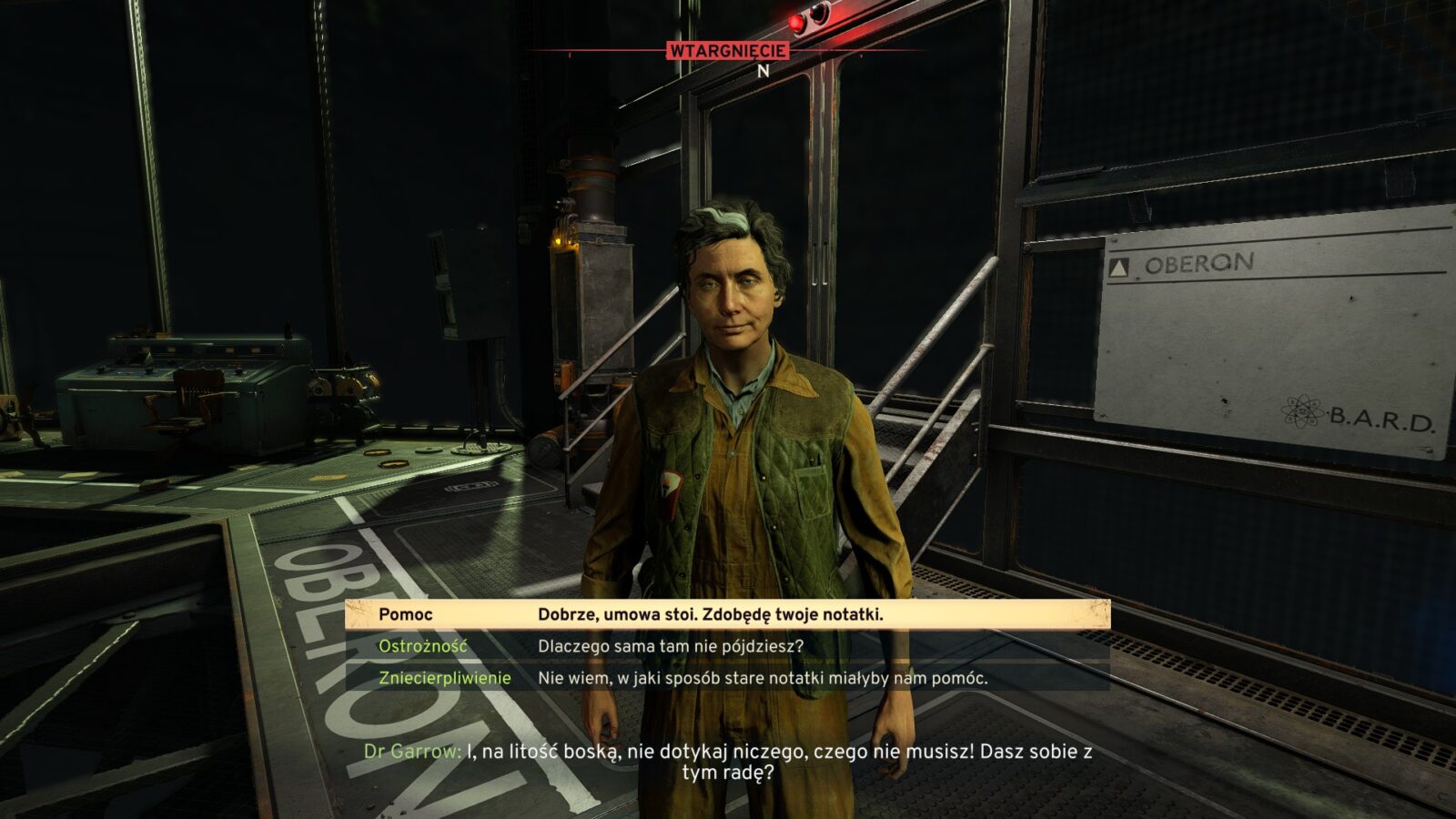Choose the 'Dobrze, umowa stoi' Pomoc reply

click(710, 614)
